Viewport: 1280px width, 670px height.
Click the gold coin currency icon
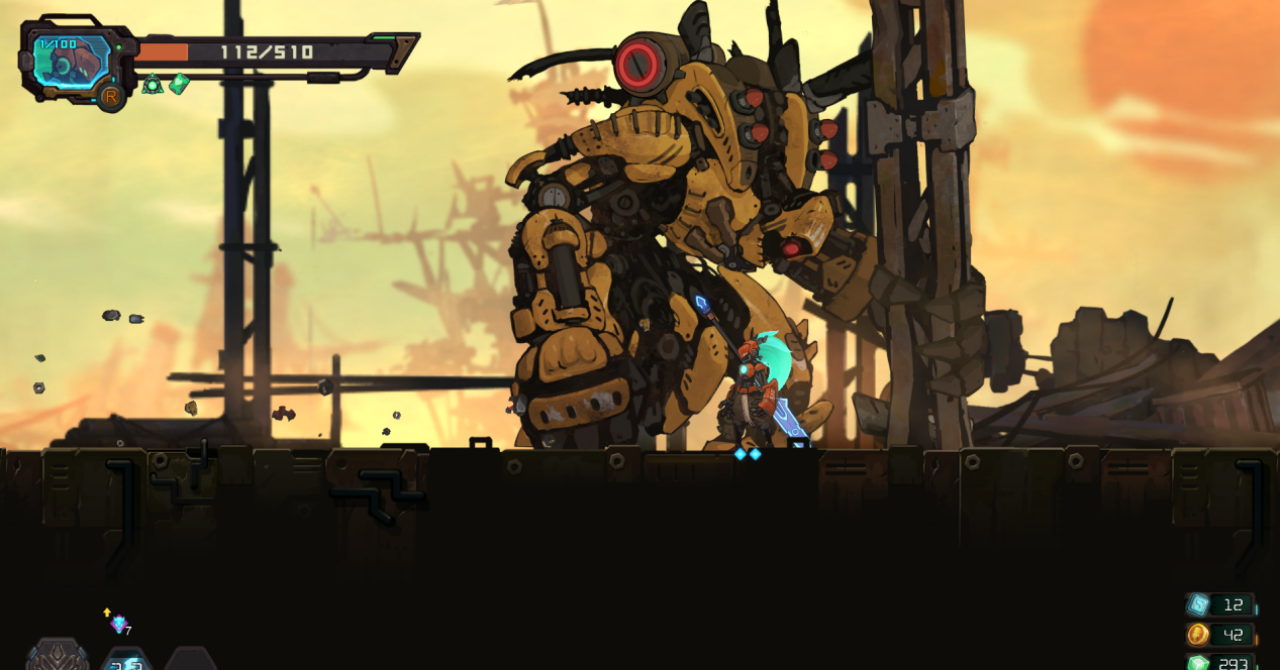(x=1198, y=634)
